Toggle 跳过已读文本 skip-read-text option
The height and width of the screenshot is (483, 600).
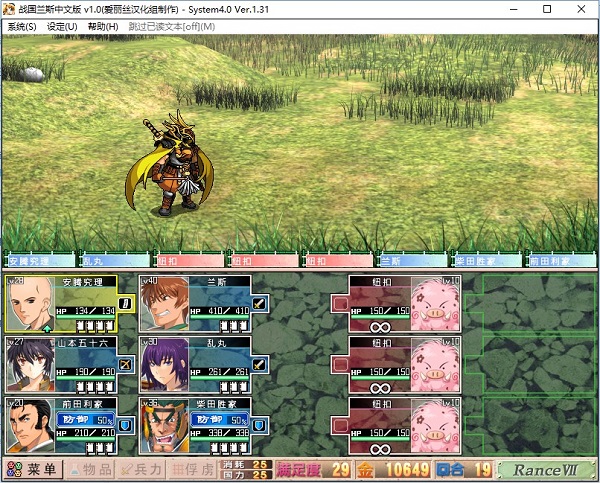coord(171,26)
